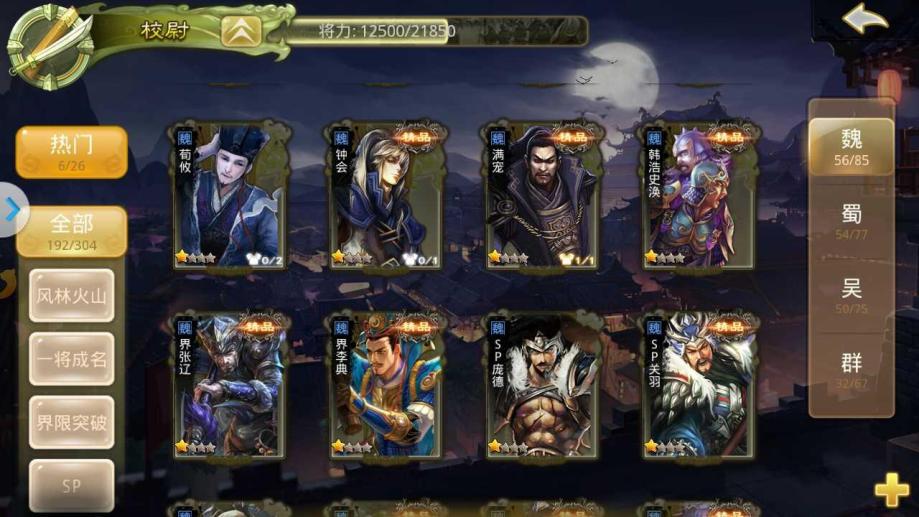Open the SP关羽 general card

coord(699,385)
